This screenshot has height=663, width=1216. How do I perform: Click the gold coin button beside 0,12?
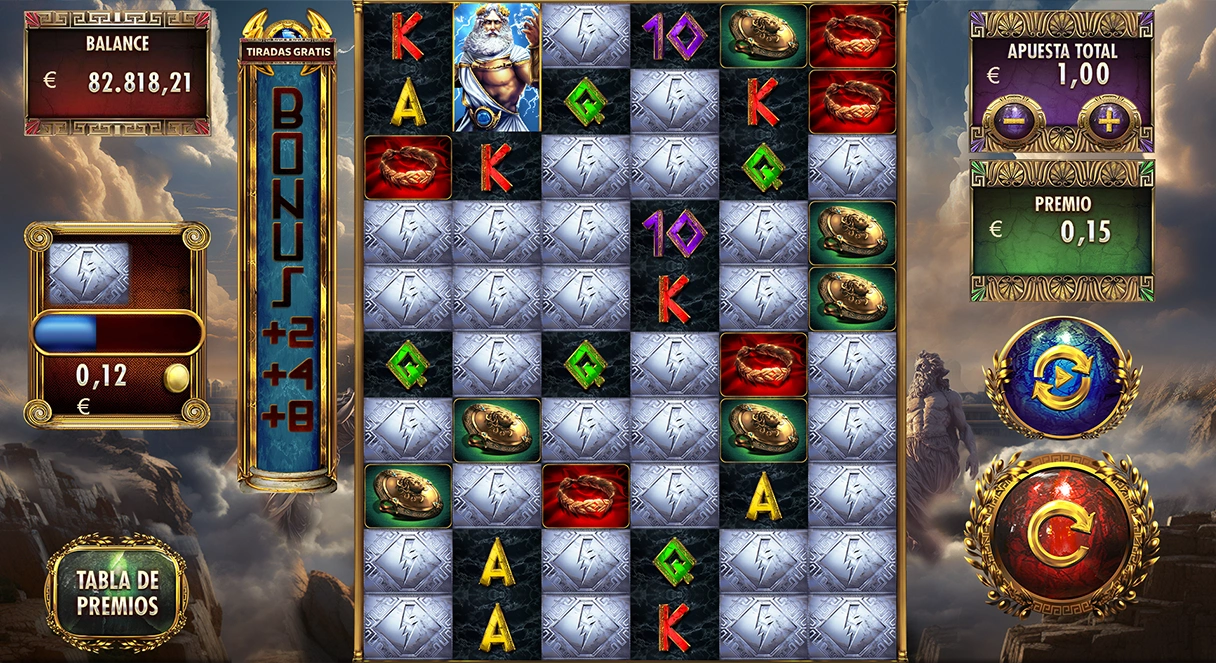[176, 378]
